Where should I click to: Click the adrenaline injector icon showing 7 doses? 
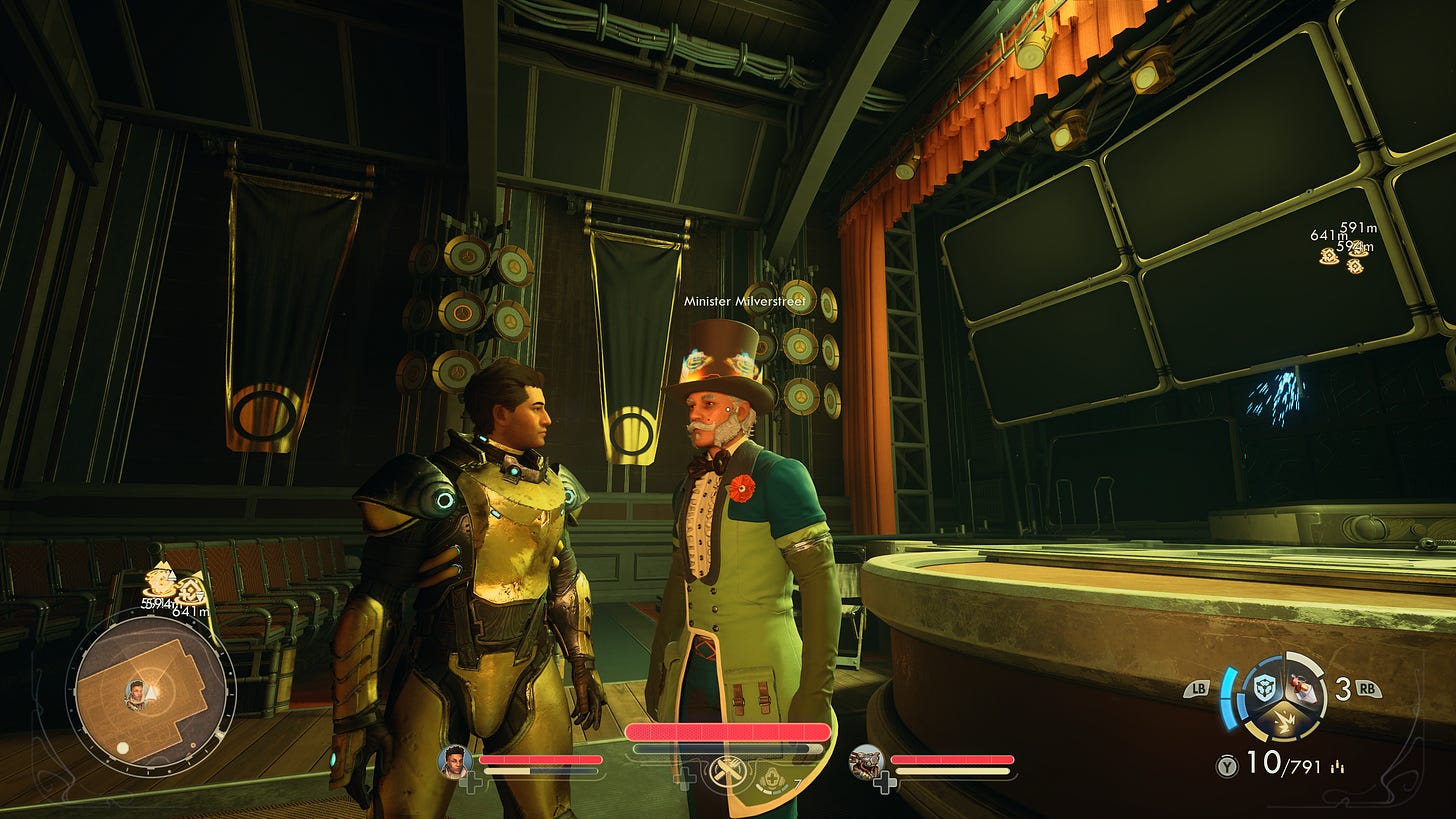[x=772, y=780]
